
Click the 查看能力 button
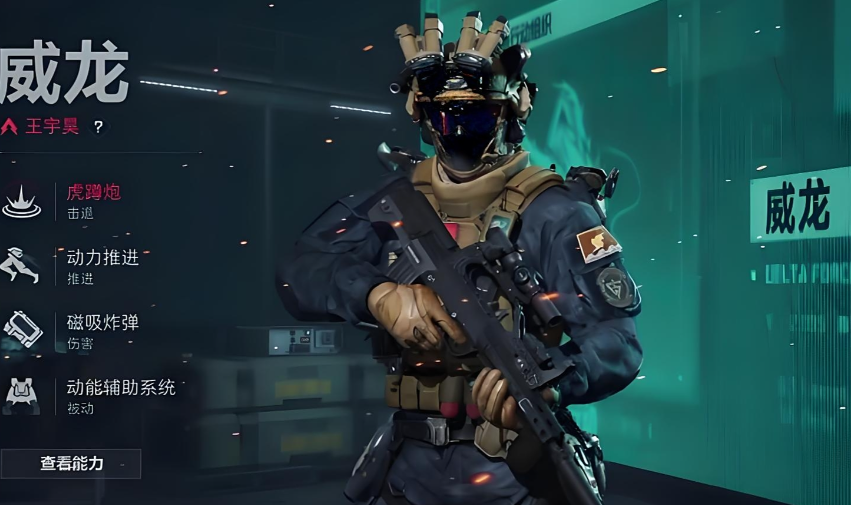[71, 463]
